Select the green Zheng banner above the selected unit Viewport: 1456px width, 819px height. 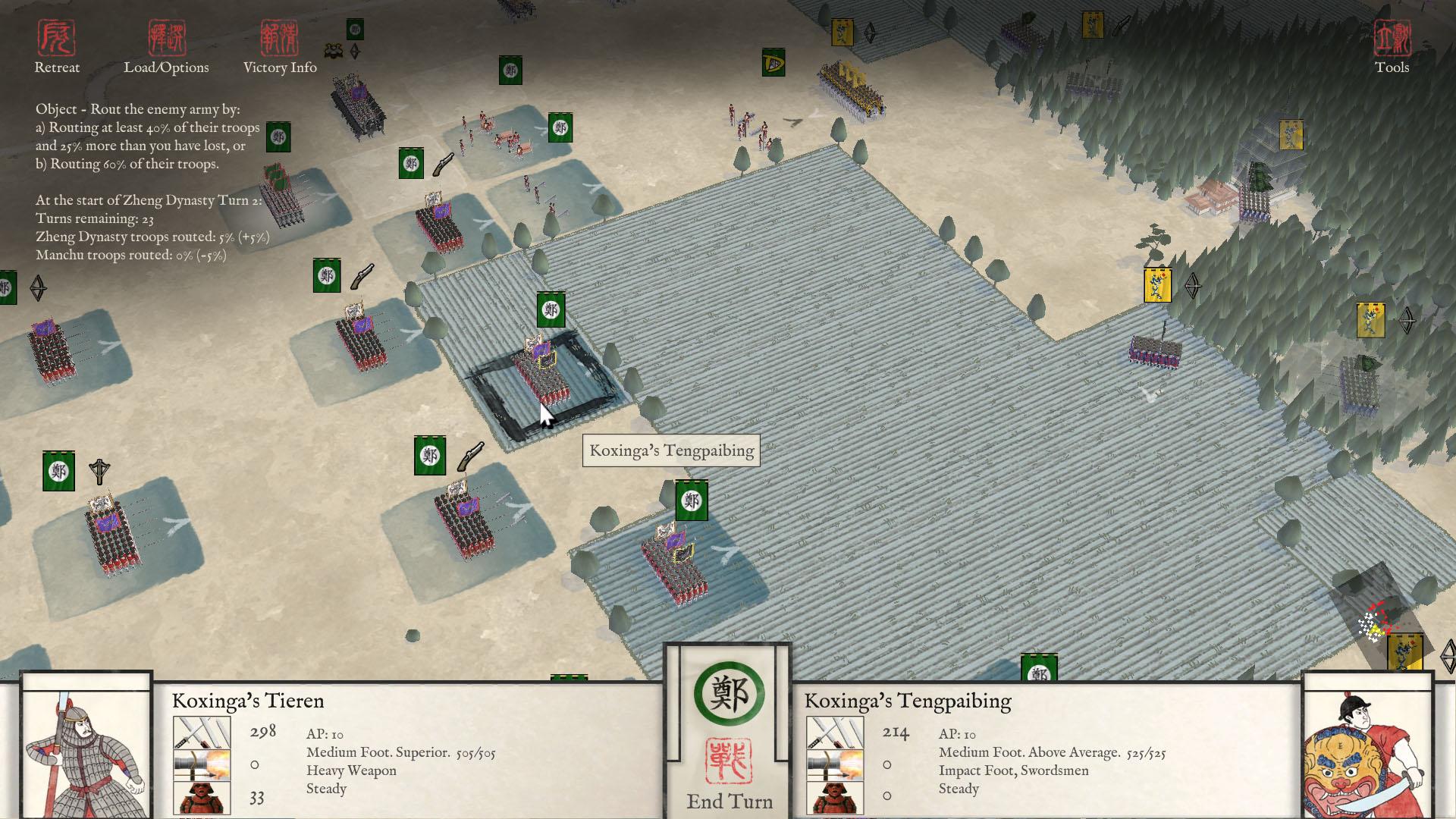point(551,310)
